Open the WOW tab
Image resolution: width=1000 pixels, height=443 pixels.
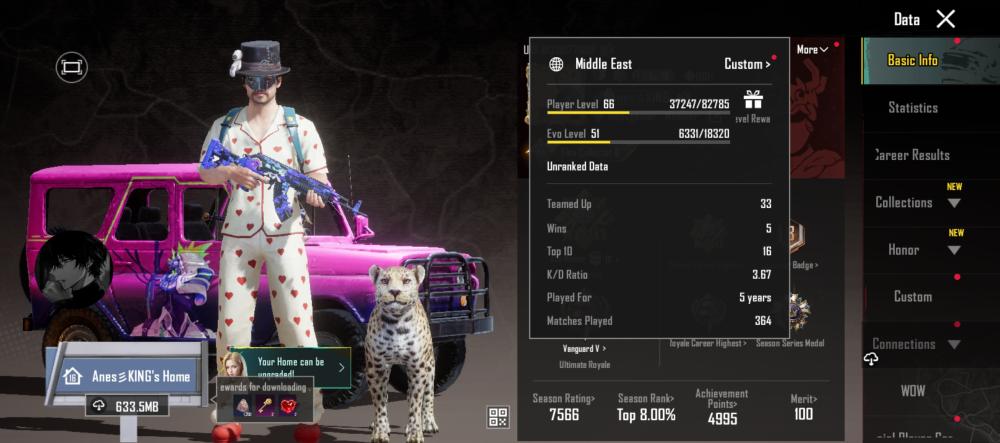(913, 388)
